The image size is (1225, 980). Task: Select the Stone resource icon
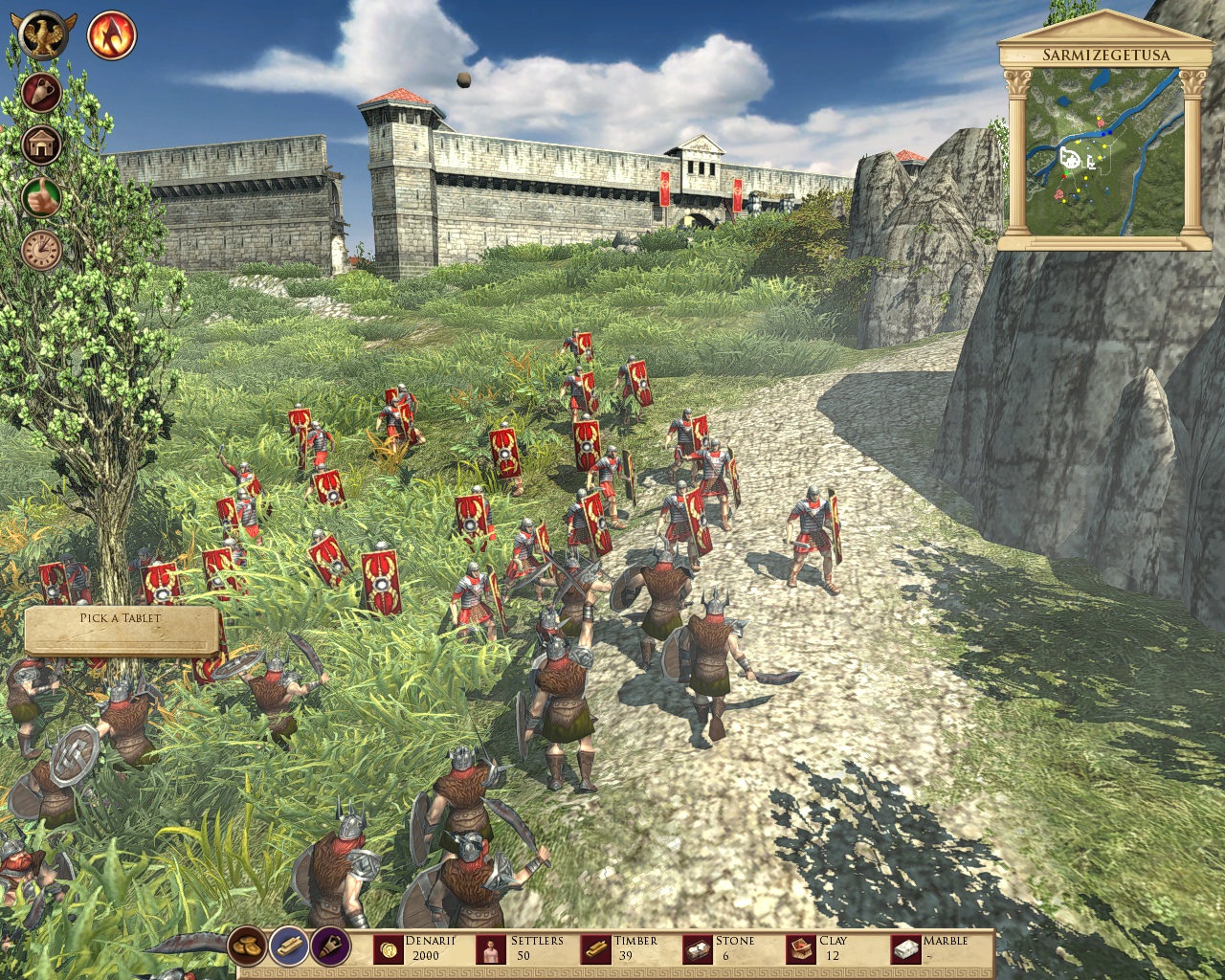click(x=699, y=947)
